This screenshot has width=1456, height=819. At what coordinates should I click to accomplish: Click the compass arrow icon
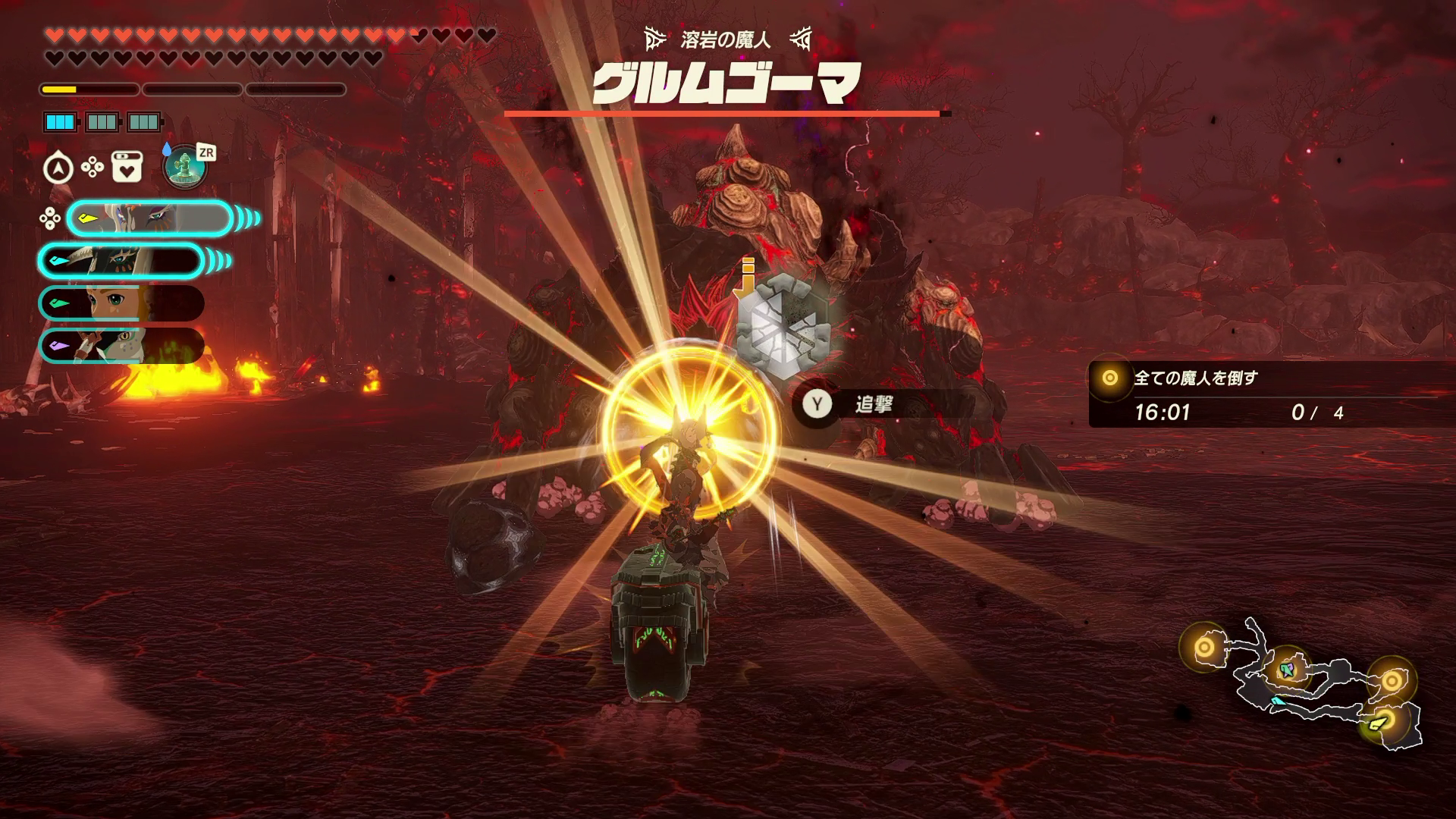coord(58,168)
